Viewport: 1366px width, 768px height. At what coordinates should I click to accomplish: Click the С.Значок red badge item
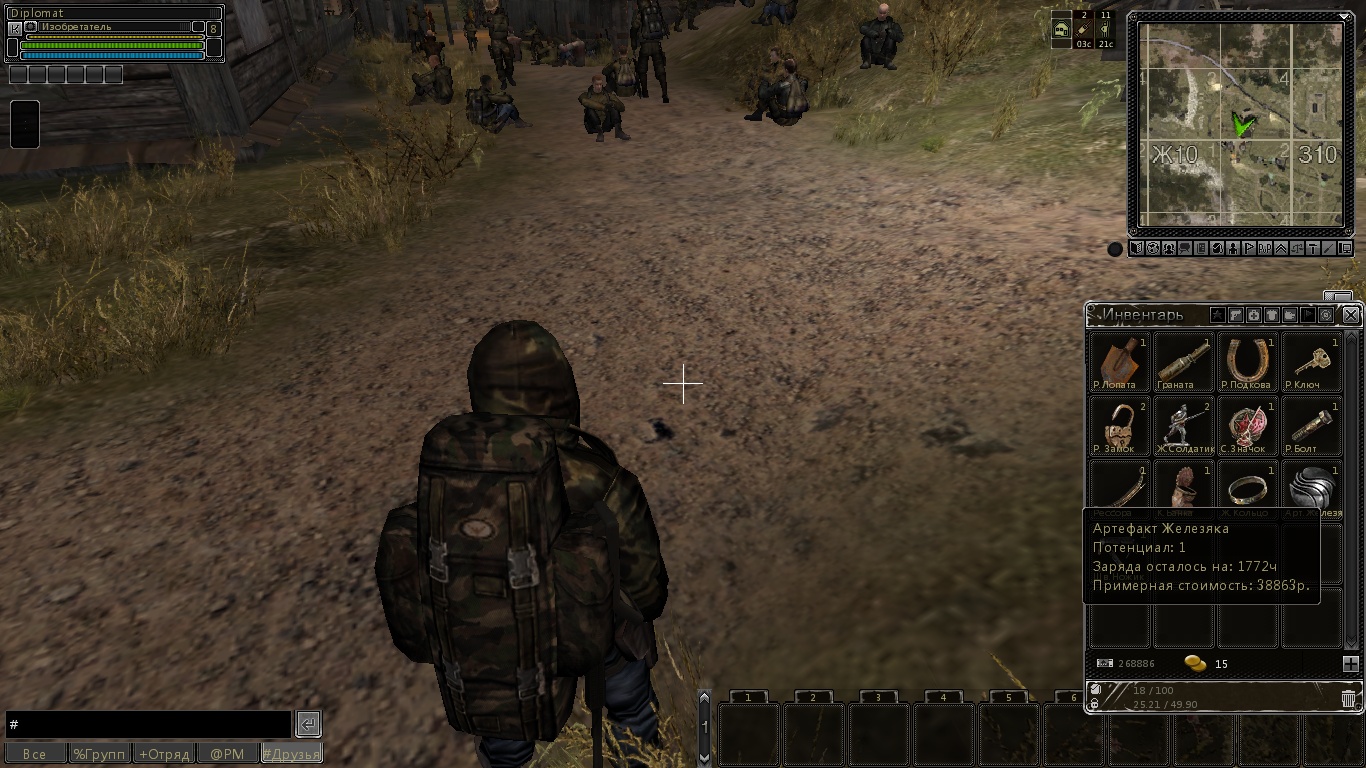[x=1247, y=425]
